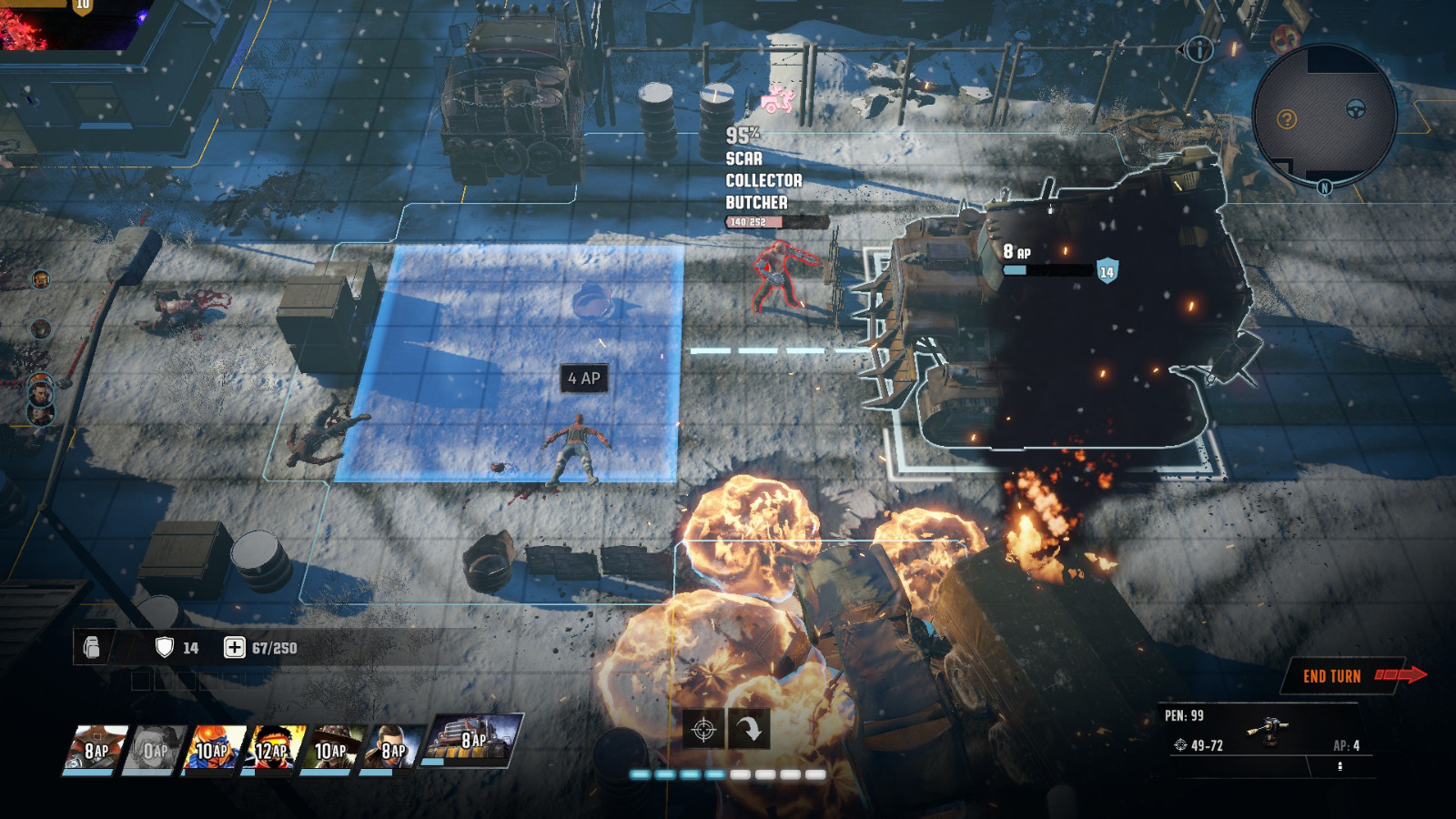Click the targeting reticle action icon
Viewport: 1456px width, 819px height.
point(703,730)
